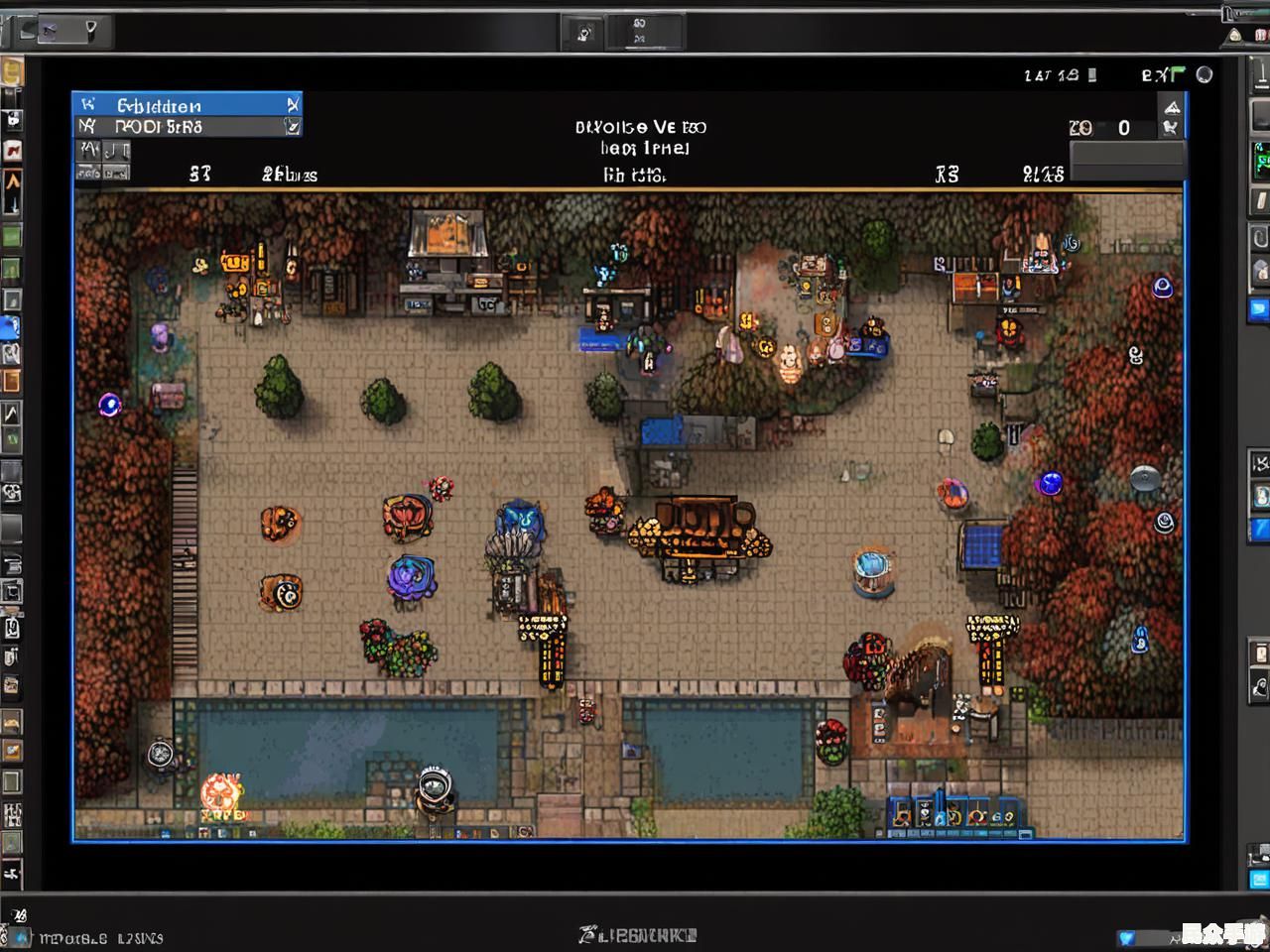Screen dimensions: 1270x952
Task: Click the upward triangle icon beside the counter
Action: pyautogui.click(x=1172, y=107)
